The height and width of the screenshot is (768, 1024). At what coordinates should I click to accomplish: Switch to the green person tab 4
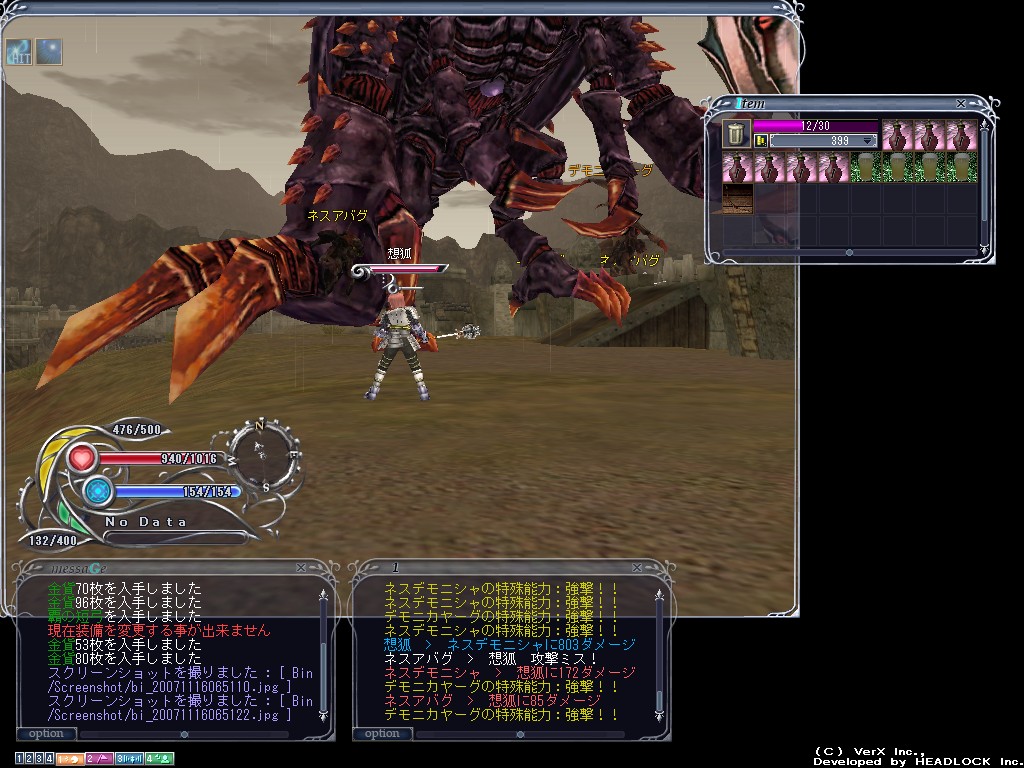159,759
